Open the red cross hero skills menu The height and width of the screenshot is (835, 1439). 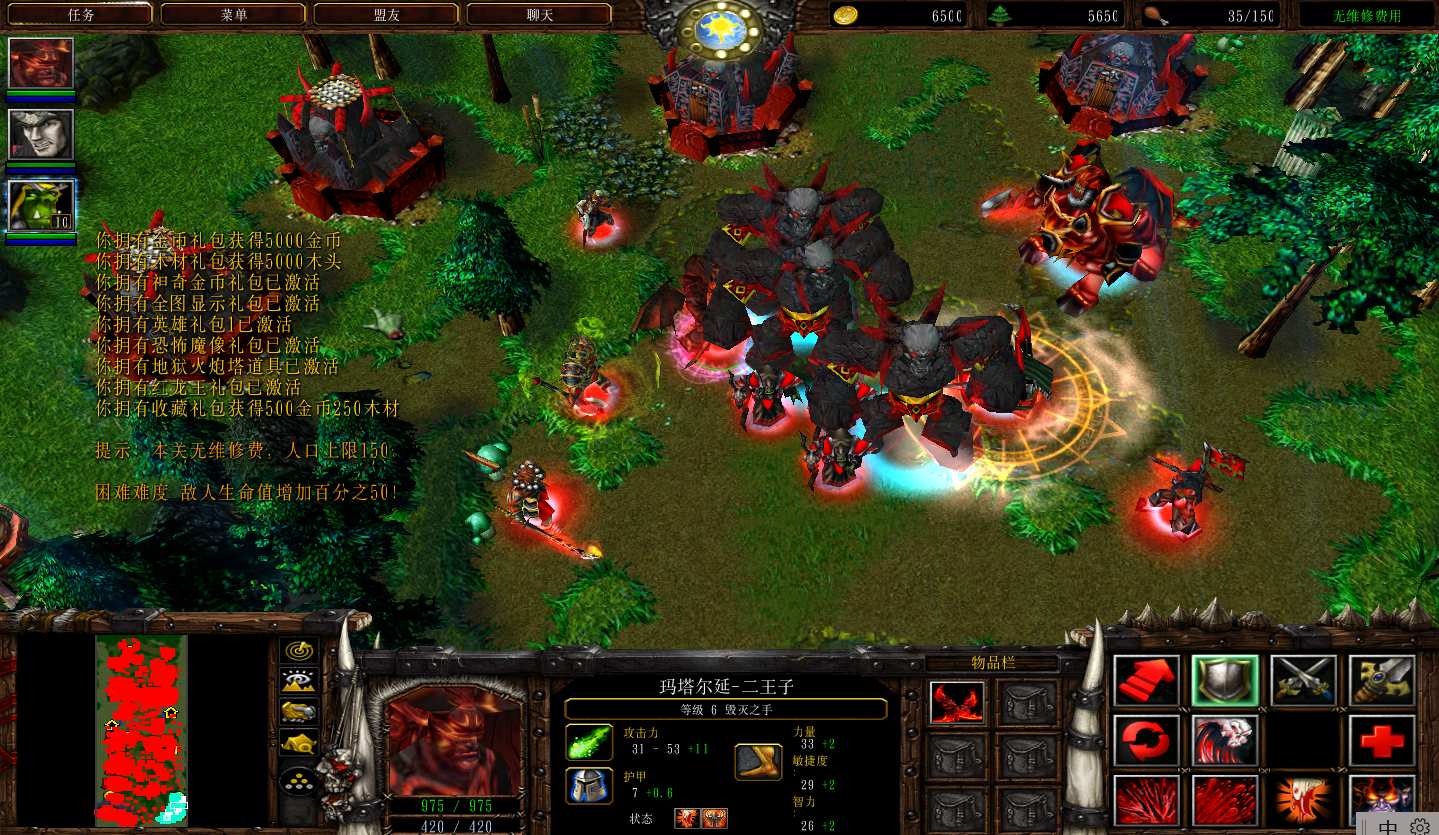(1382, 741)
